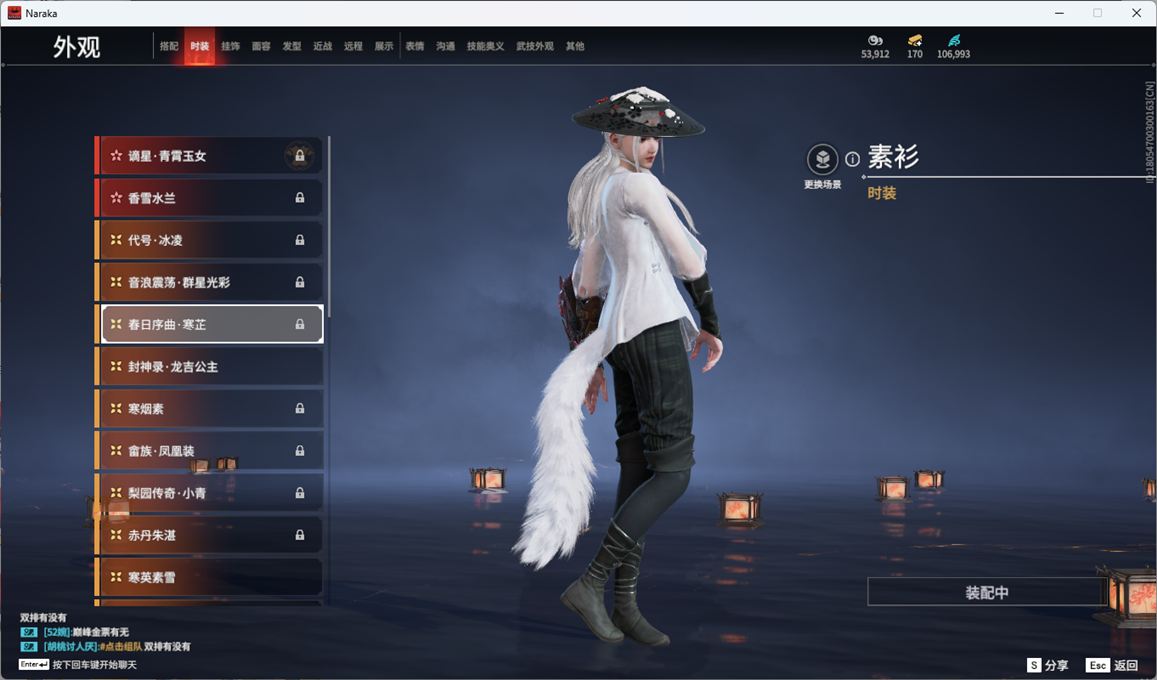1157x680 pixels.
Task: Open the 挂饰 accessories tab
Action: coord(230,46)
